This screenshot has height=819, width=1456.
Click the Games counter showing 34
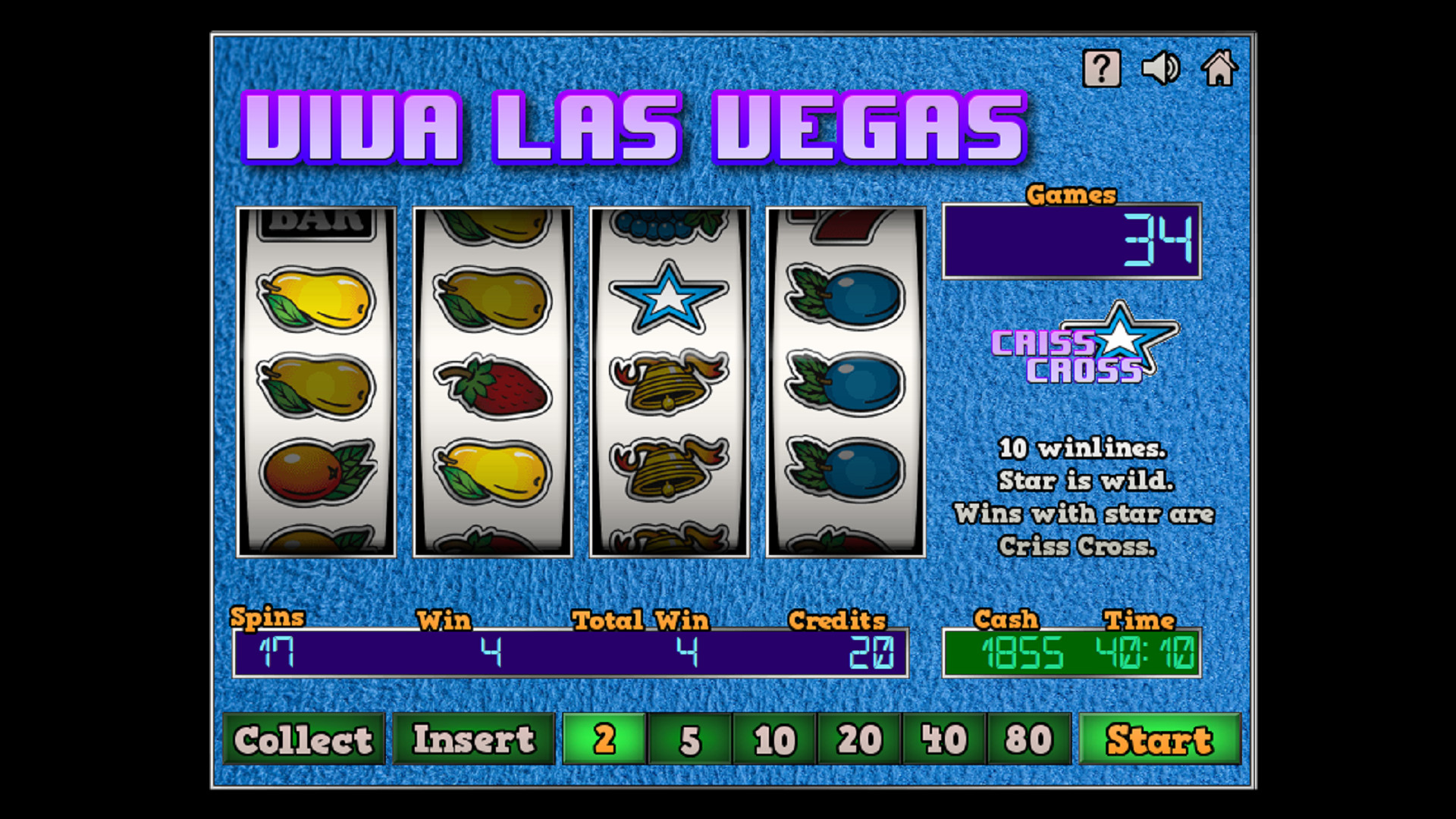tap(1071, 241)
